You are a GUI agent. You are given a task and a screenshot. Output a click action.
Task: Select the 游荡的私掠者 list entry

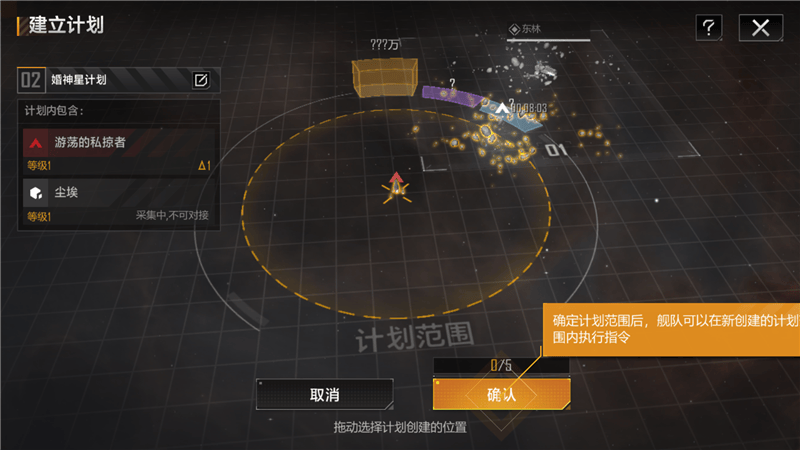pos(118,150)
